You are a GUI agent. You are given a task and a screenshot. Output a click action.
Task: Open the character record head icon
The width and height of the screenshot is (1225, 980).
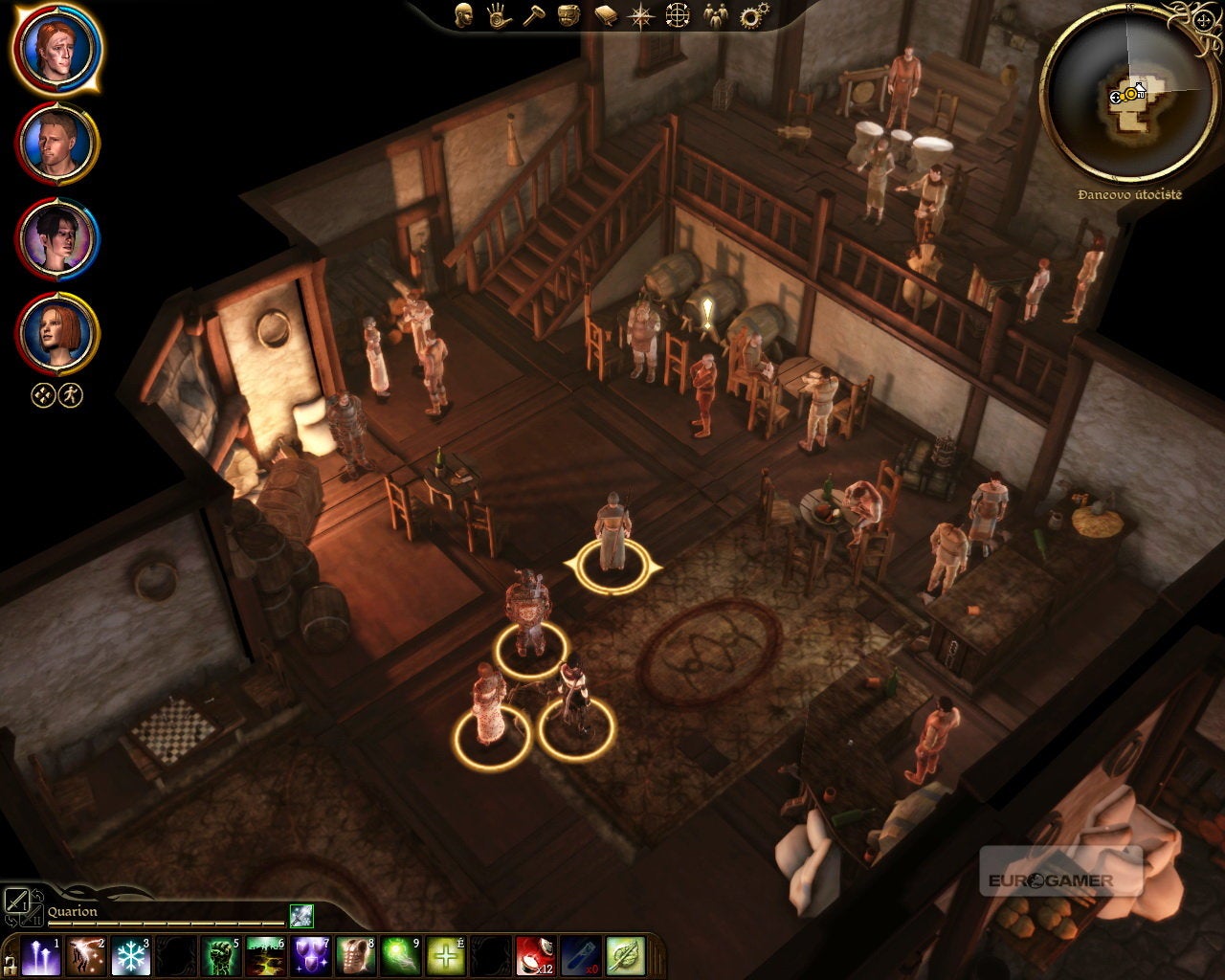click(463, 15)
